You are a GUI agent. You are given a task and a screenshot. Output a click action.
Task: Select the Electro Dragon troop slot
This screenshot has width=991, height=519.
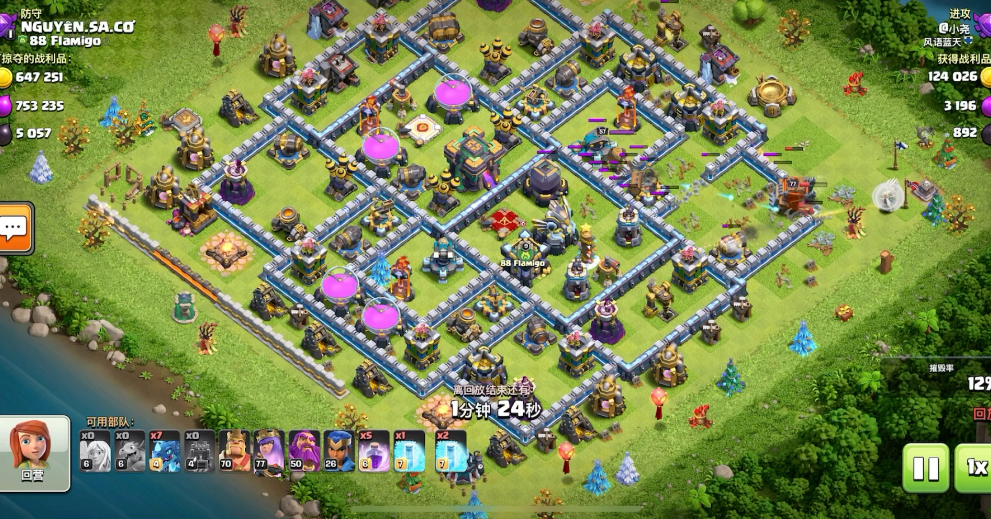click(165, 451)
